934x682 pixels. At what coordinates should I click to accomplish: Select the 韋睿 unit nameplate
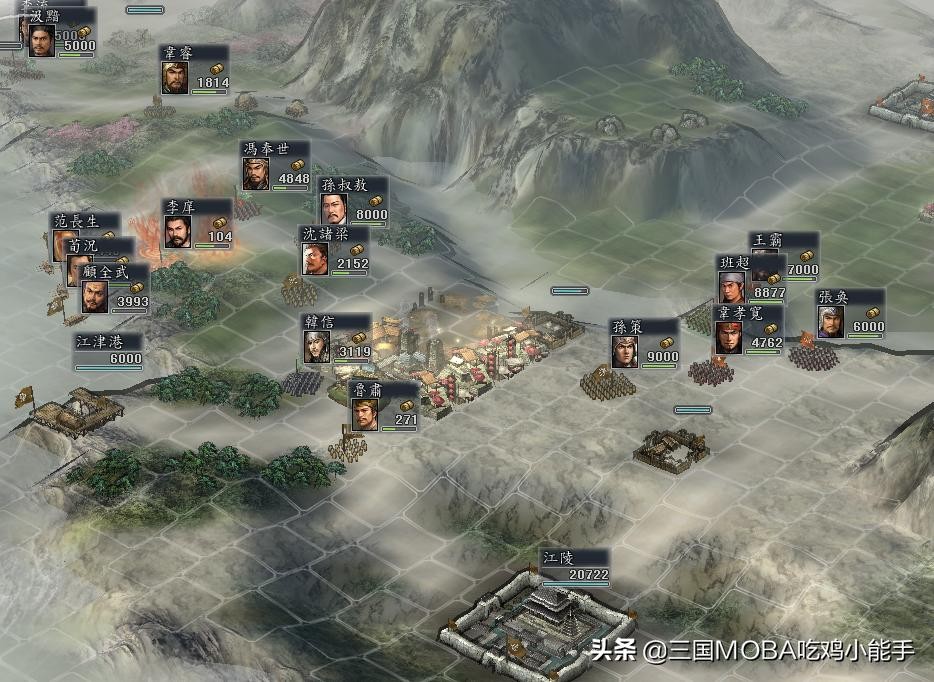point(195,70)
